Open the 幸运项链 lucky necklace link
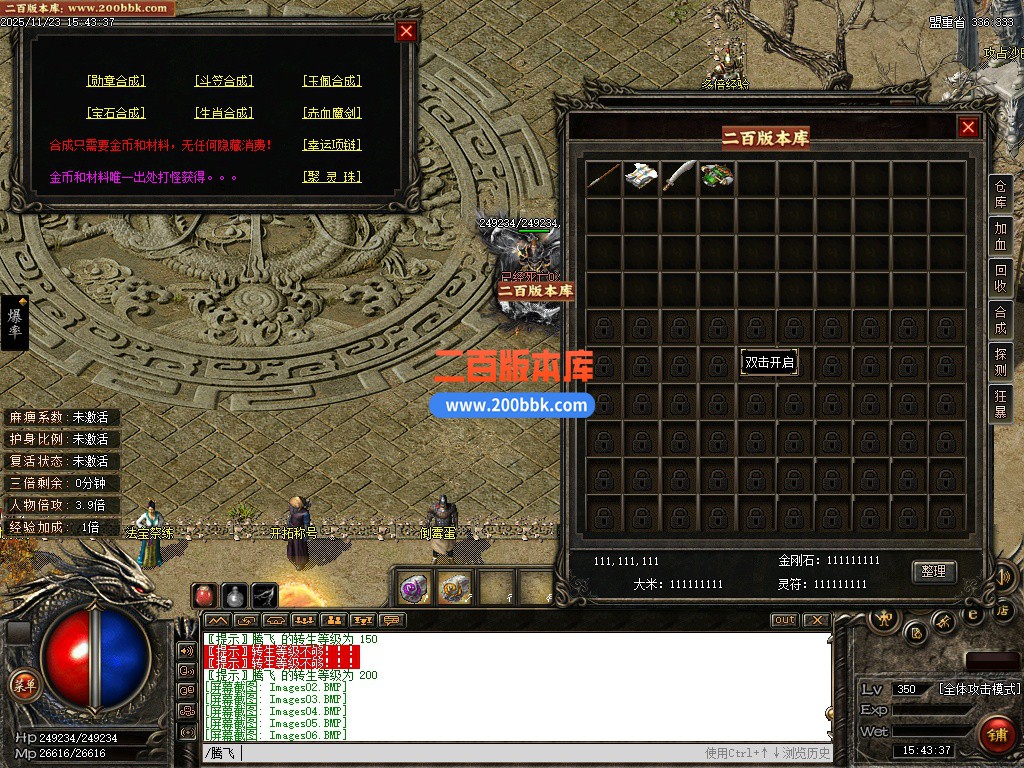1024x768 pixels. (332, 145)
